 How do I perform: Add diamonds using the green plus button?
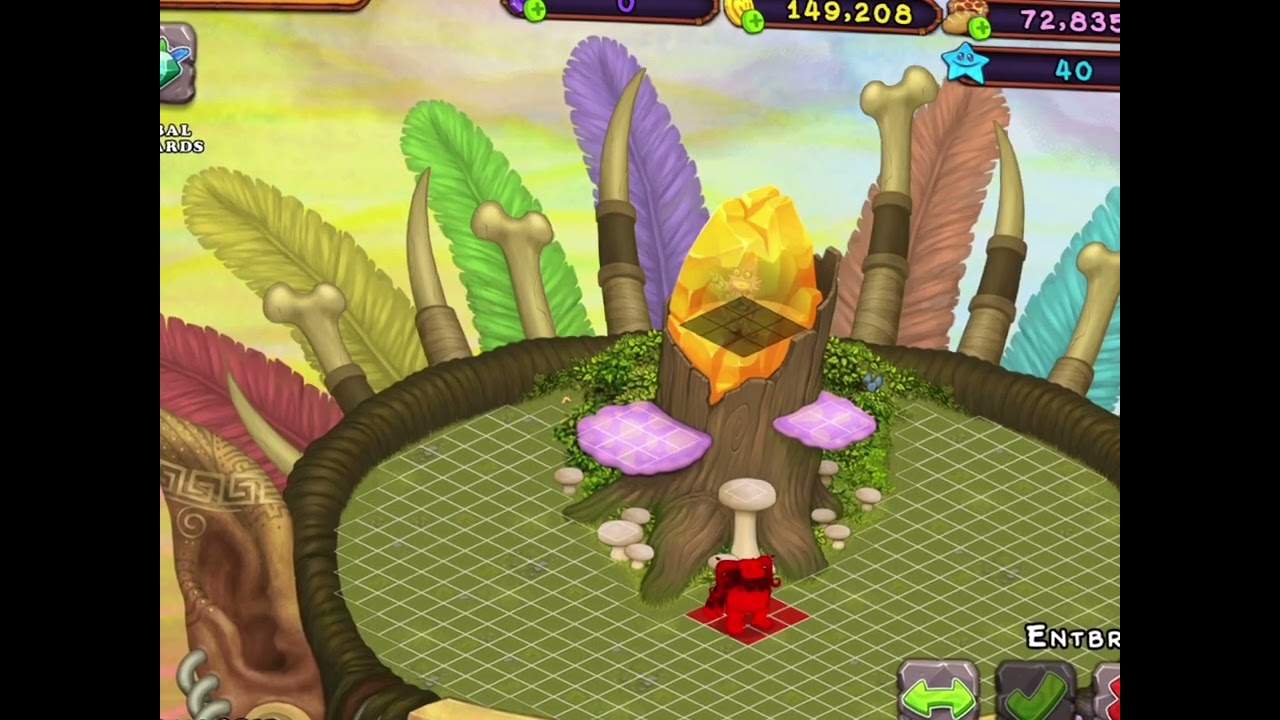(535, 11)
